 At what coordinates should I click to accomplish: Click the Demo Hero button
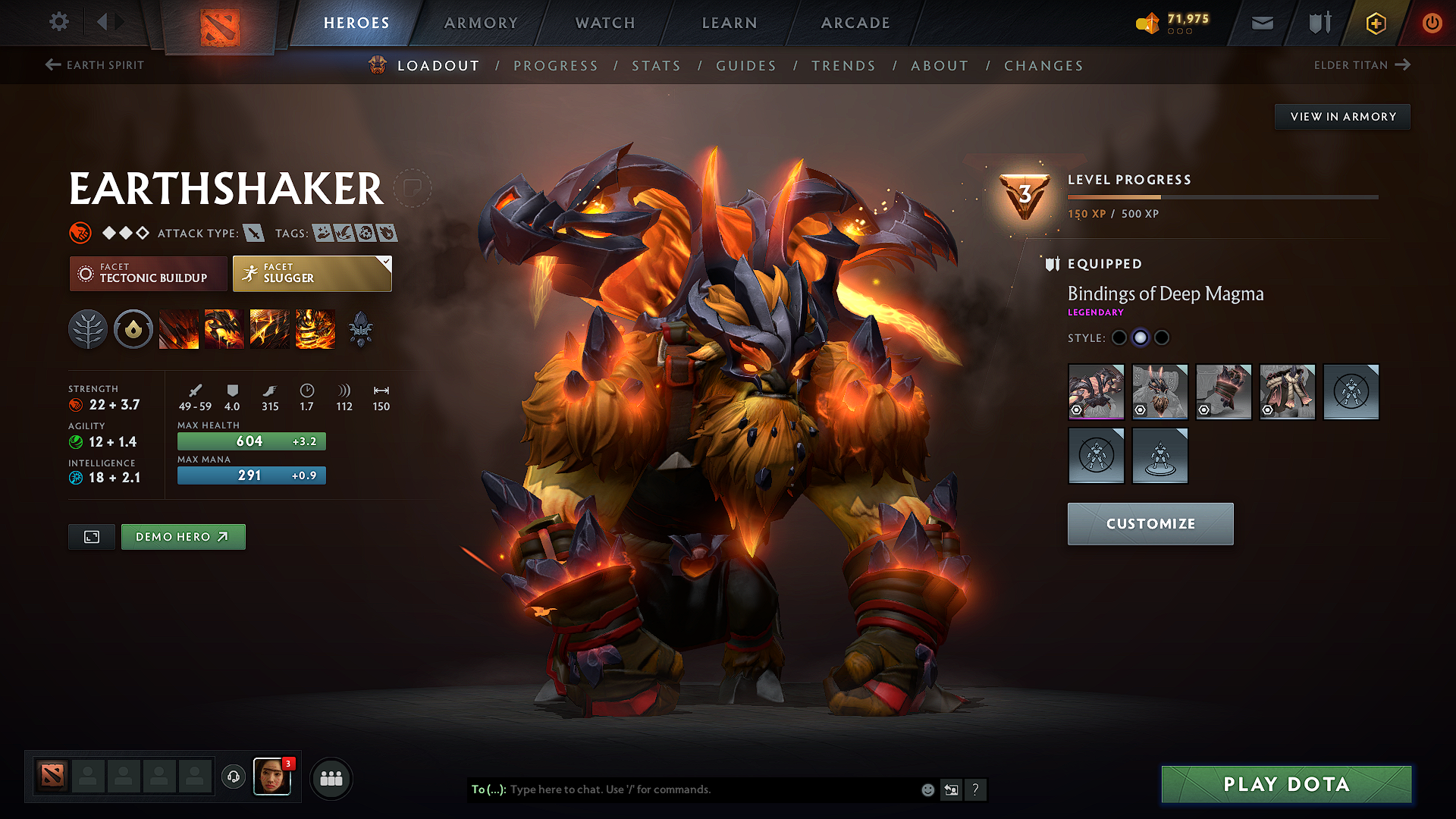183,536
